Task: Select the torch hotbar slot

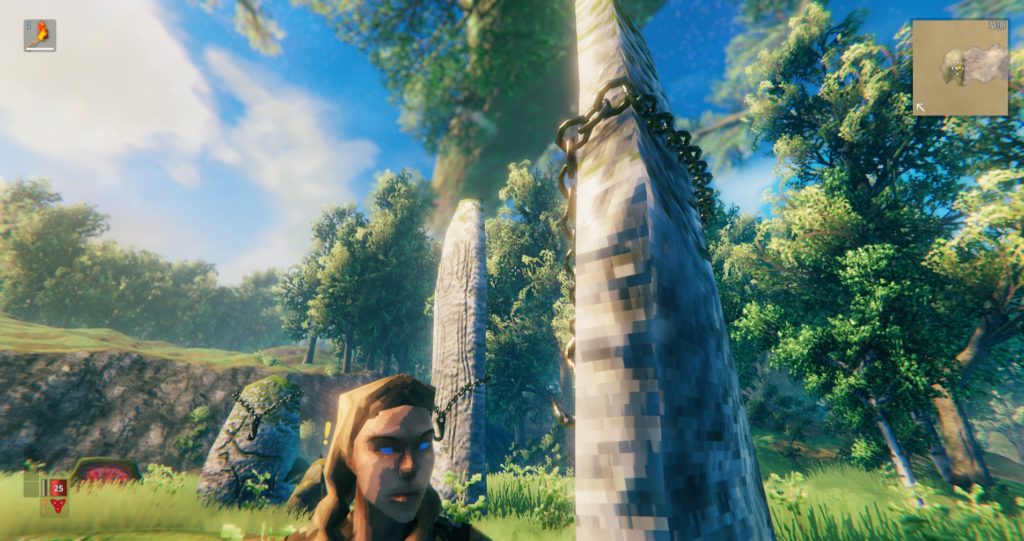Action: [40, 35]
